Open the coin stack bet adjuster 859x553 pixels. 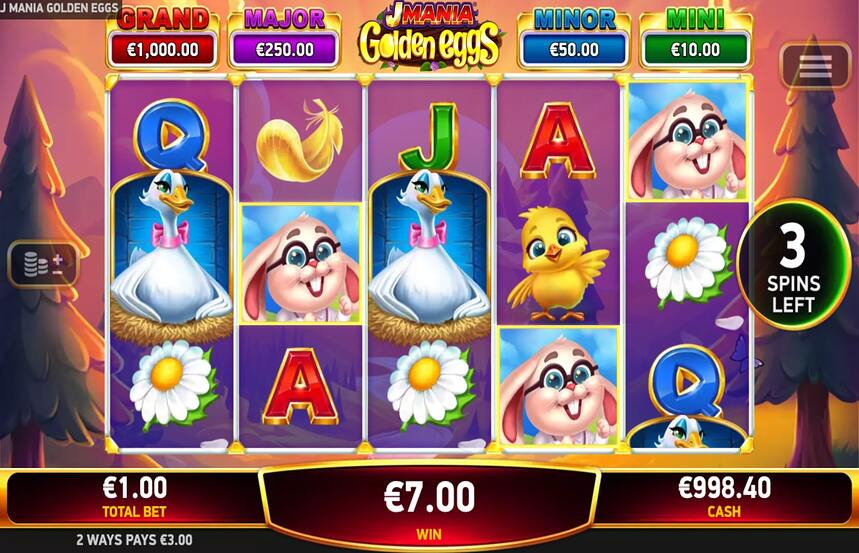[x=42, y=265]
